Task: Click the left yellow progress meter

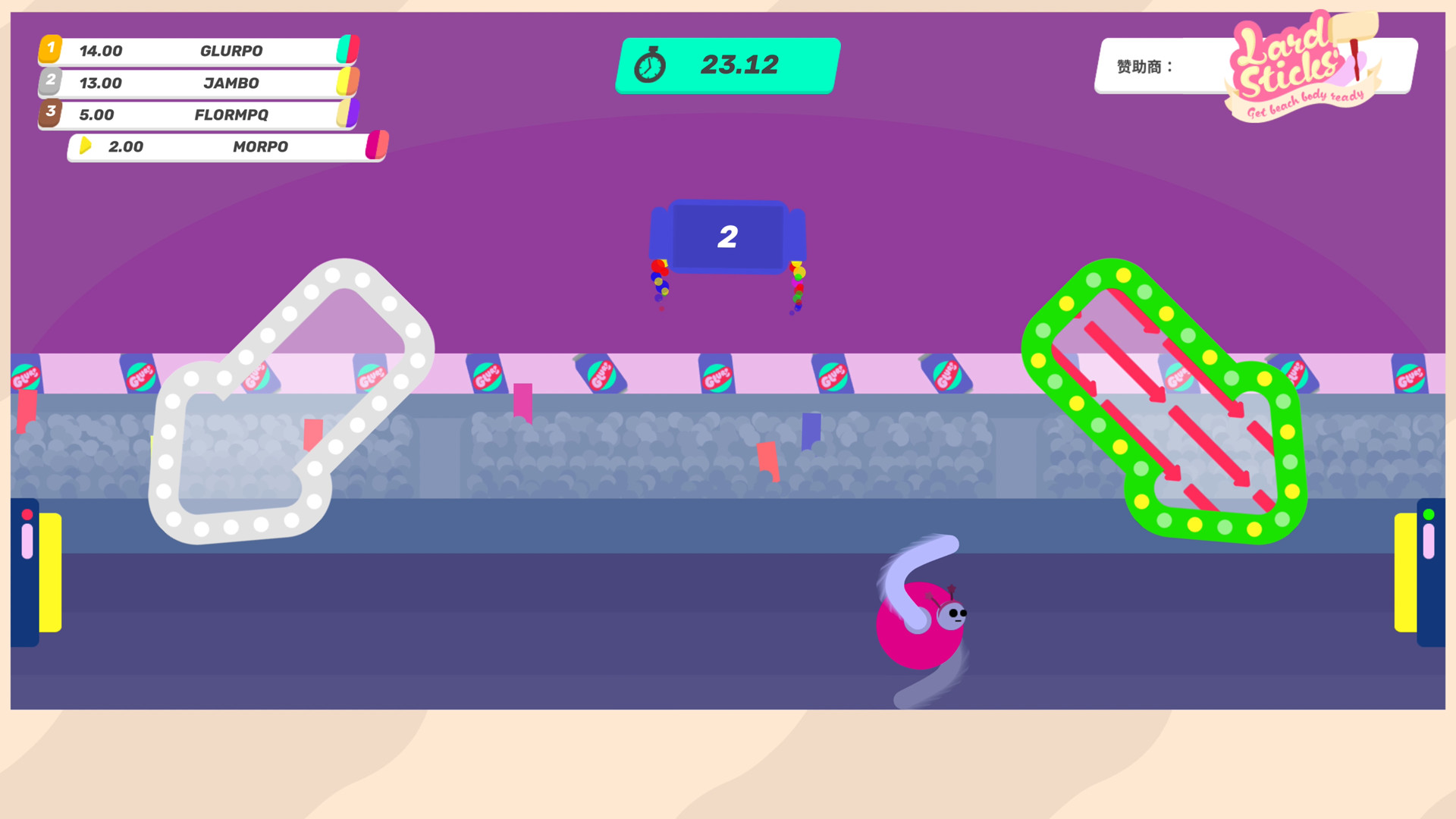Action: tap(50, 574)
